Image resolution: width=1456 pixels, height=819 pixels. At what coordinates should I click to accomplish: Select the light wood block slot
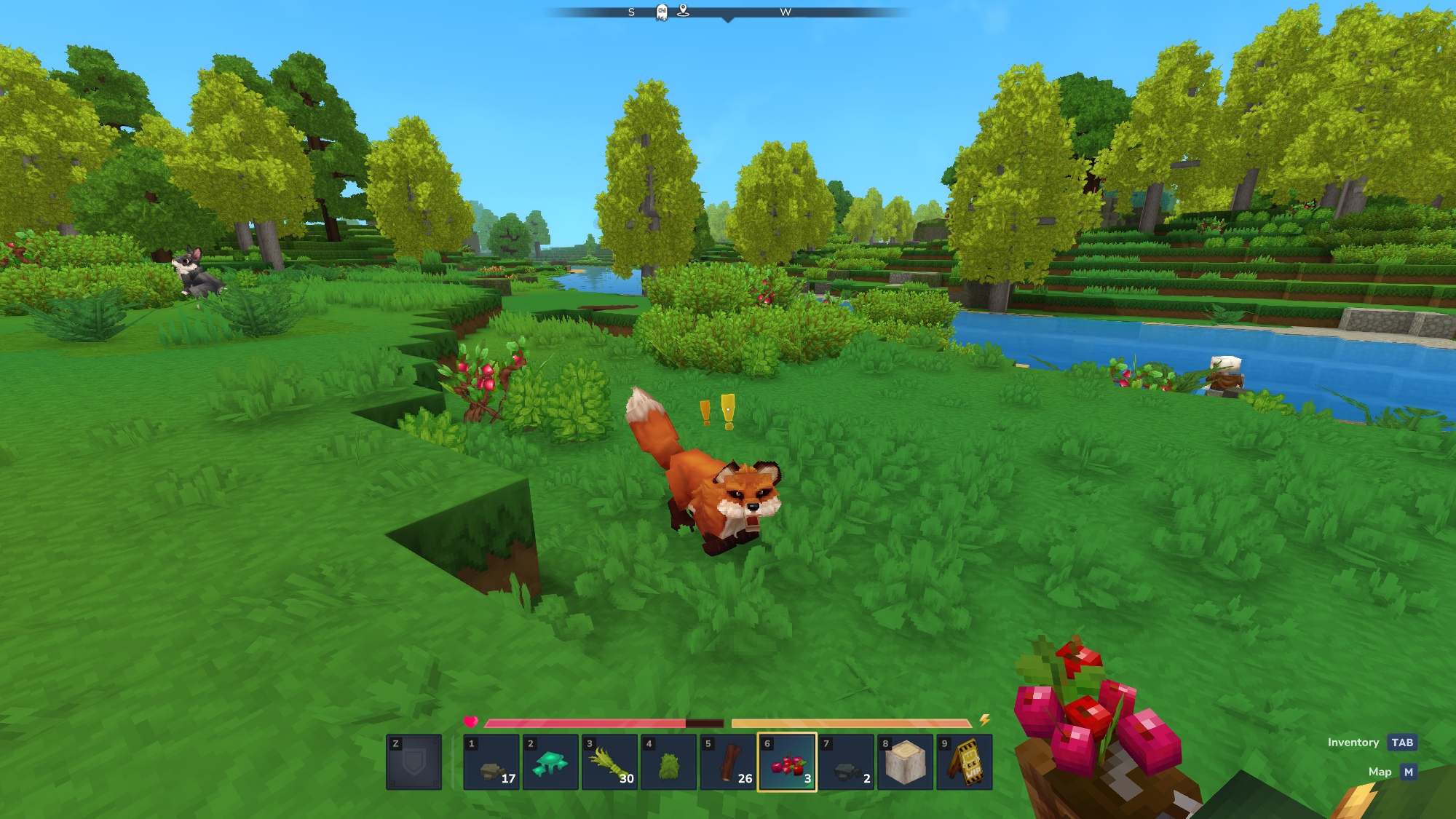coord(905,762)
